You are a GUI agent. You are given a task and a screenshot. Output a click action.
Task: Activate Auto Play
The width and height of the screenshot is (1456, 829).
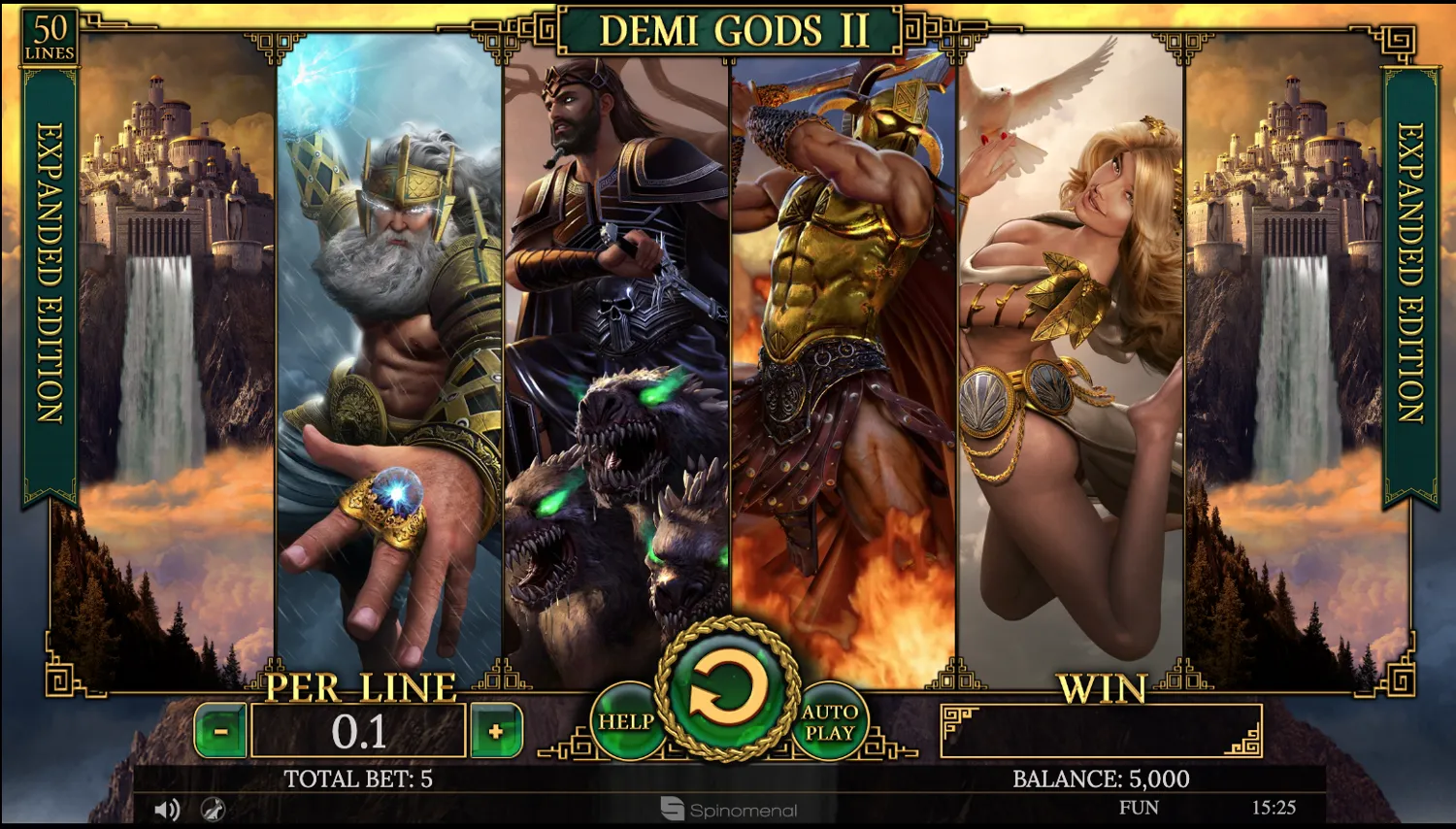(830, 722)
